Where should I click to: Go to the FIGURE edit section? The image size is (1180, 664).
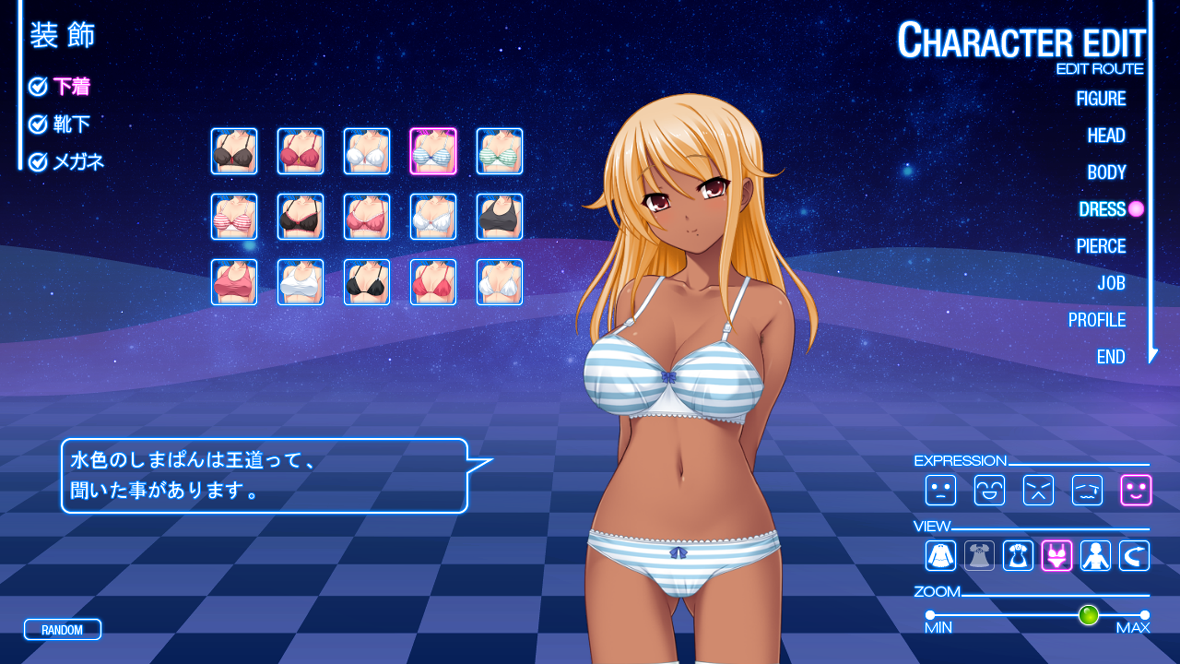point(1100,98)
